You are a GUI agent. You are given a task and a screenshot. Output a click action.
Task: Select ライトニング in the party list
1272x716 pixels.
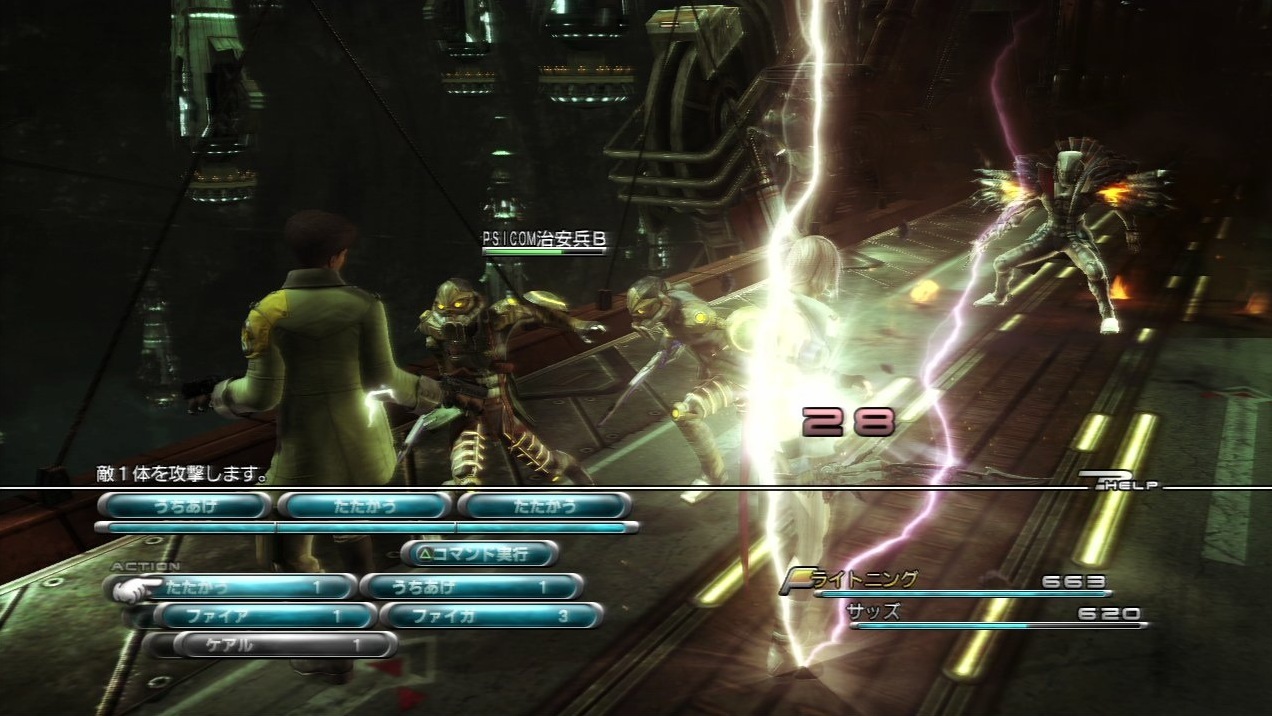click(x=872, y=581)
